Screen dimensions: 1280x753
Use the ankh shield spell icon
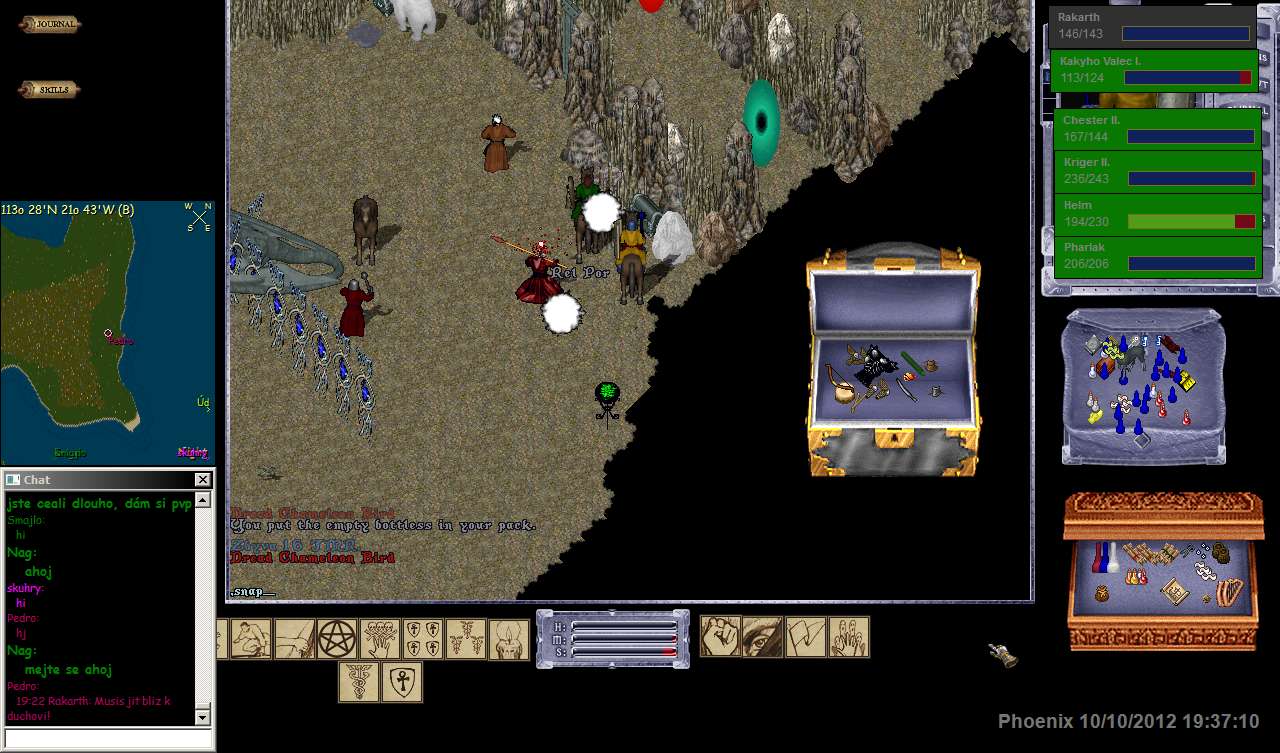click(x=401, y=682)
